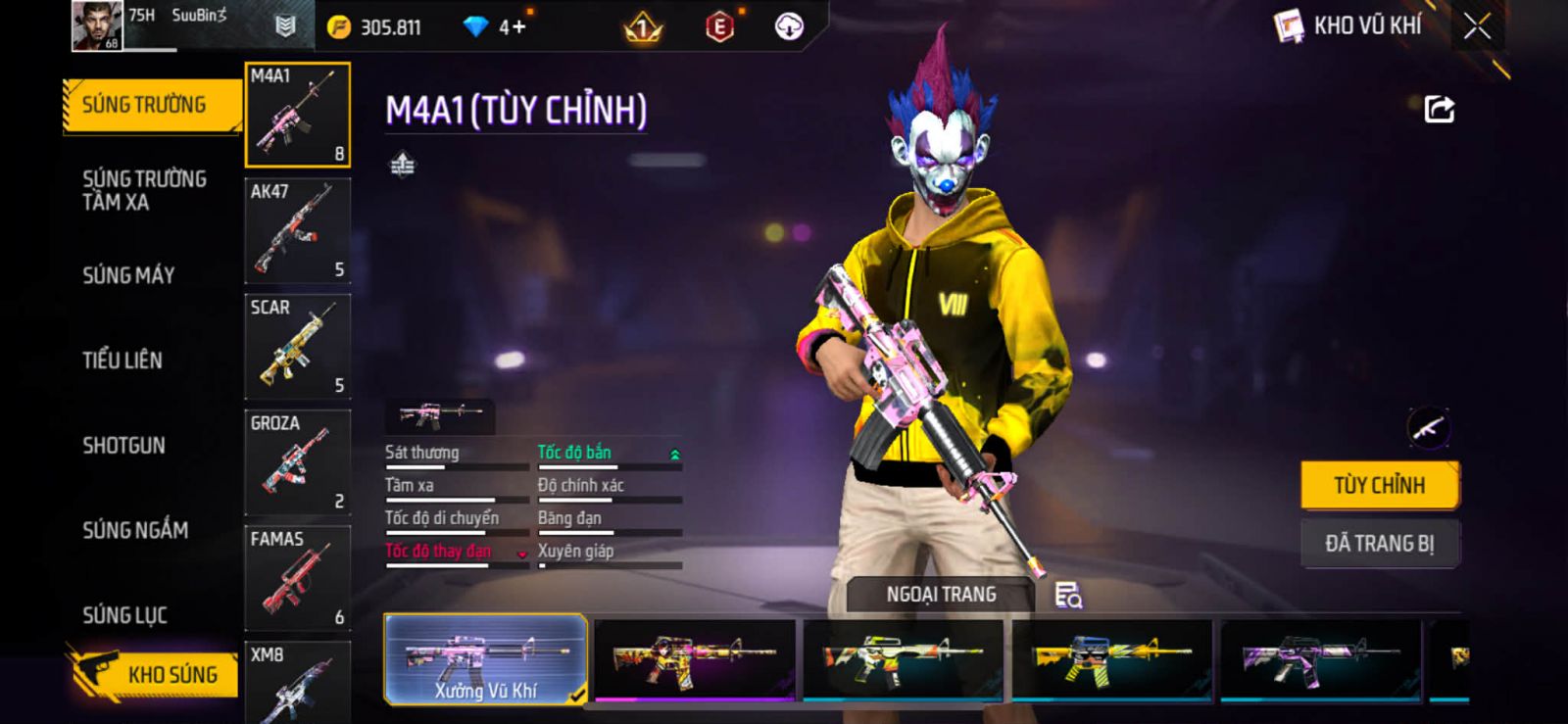Click the Đã Trang Bị button

point(1379,544)
